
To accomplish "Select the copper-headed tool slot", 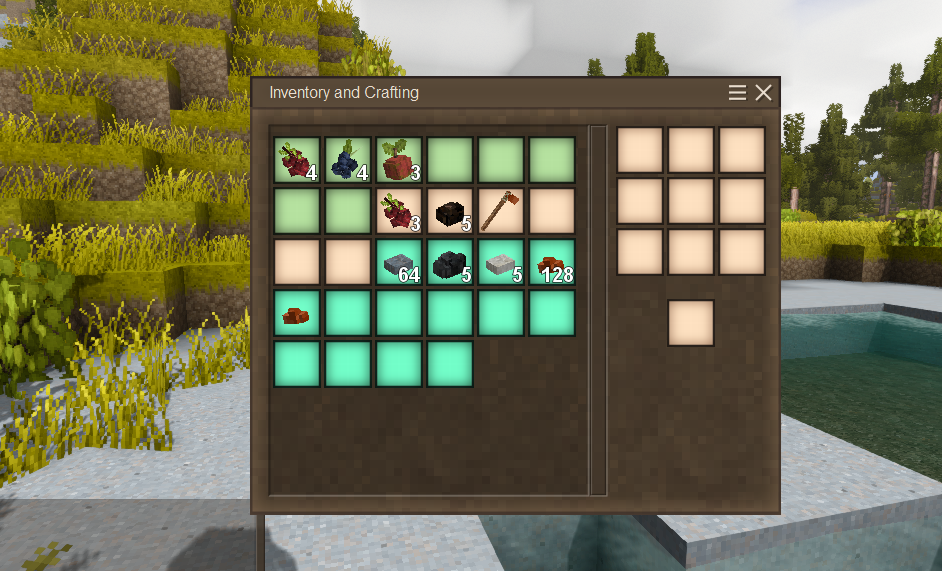I will [501, 211].
